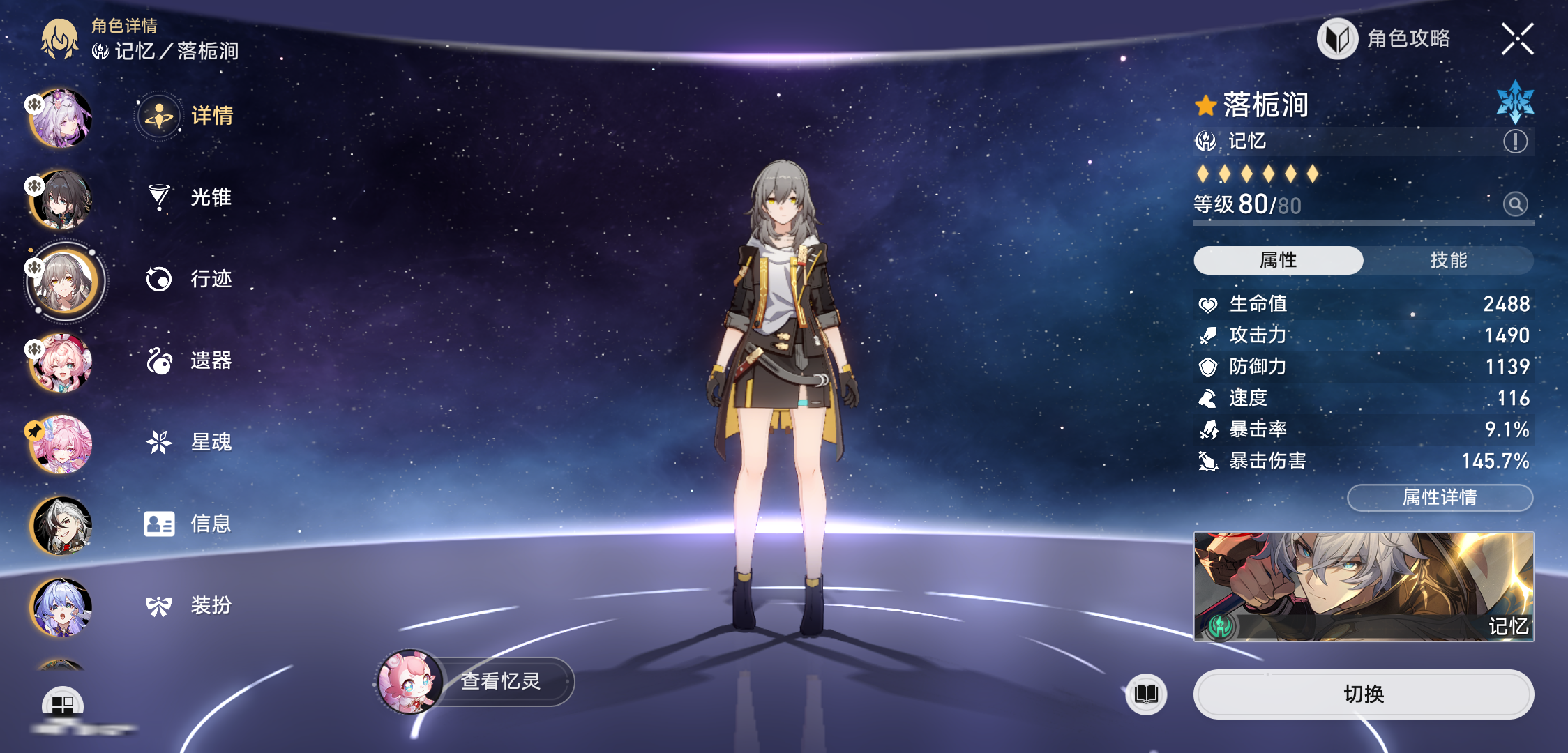1568x753 pixels.
Task: Select the blue-haired character portrait
Action: click(x=61, y=607)
